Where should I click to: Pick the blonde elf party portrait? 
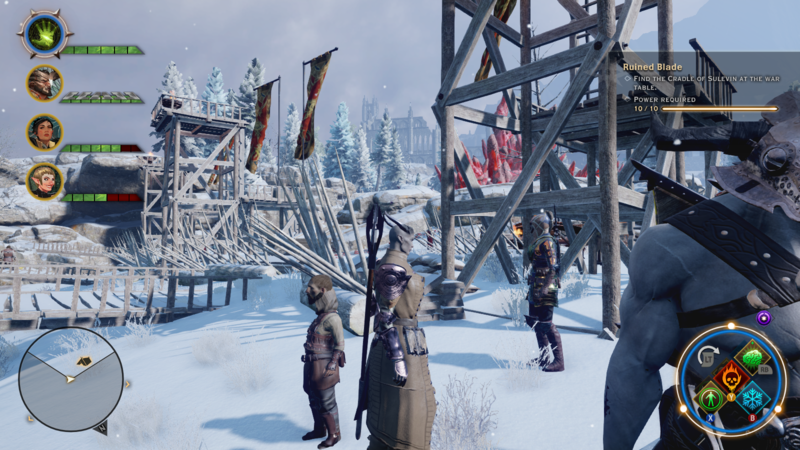[45, 181]
